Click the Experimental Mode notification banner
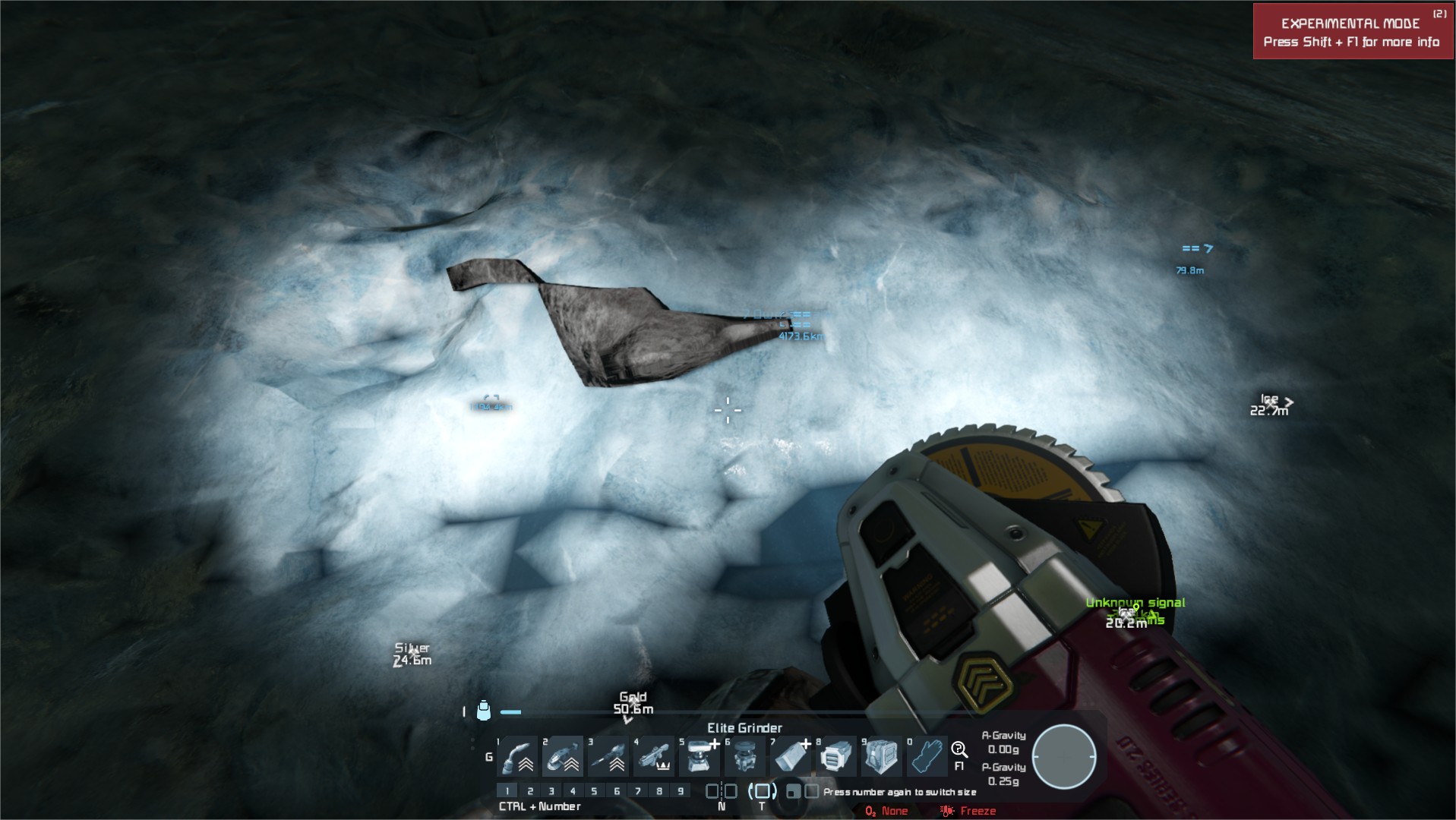This screenshot has width=1456, height=820. (1352, 32)
